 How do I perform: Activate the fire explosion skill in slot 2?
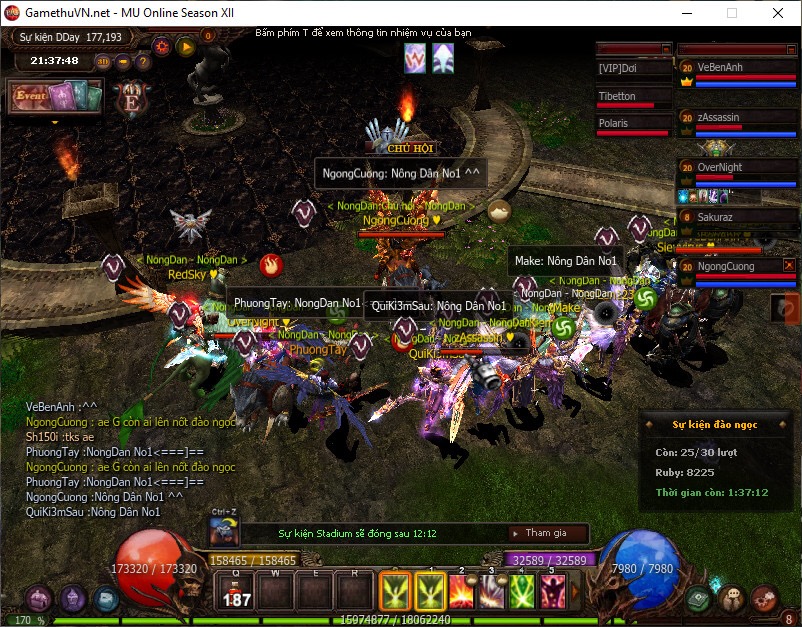463,592
